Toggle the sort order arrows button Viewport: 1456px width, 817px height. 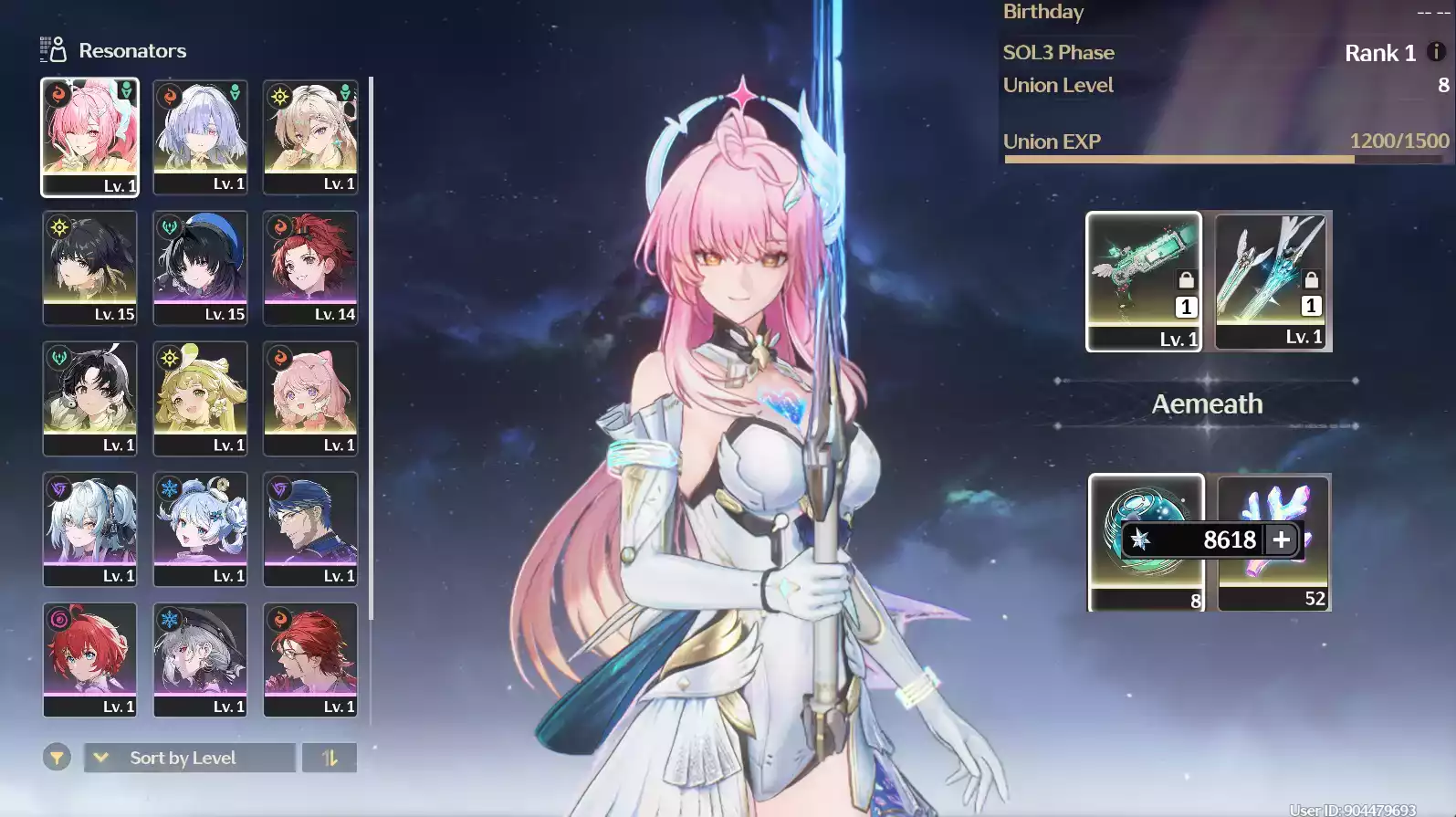click(x=330, y=758)
